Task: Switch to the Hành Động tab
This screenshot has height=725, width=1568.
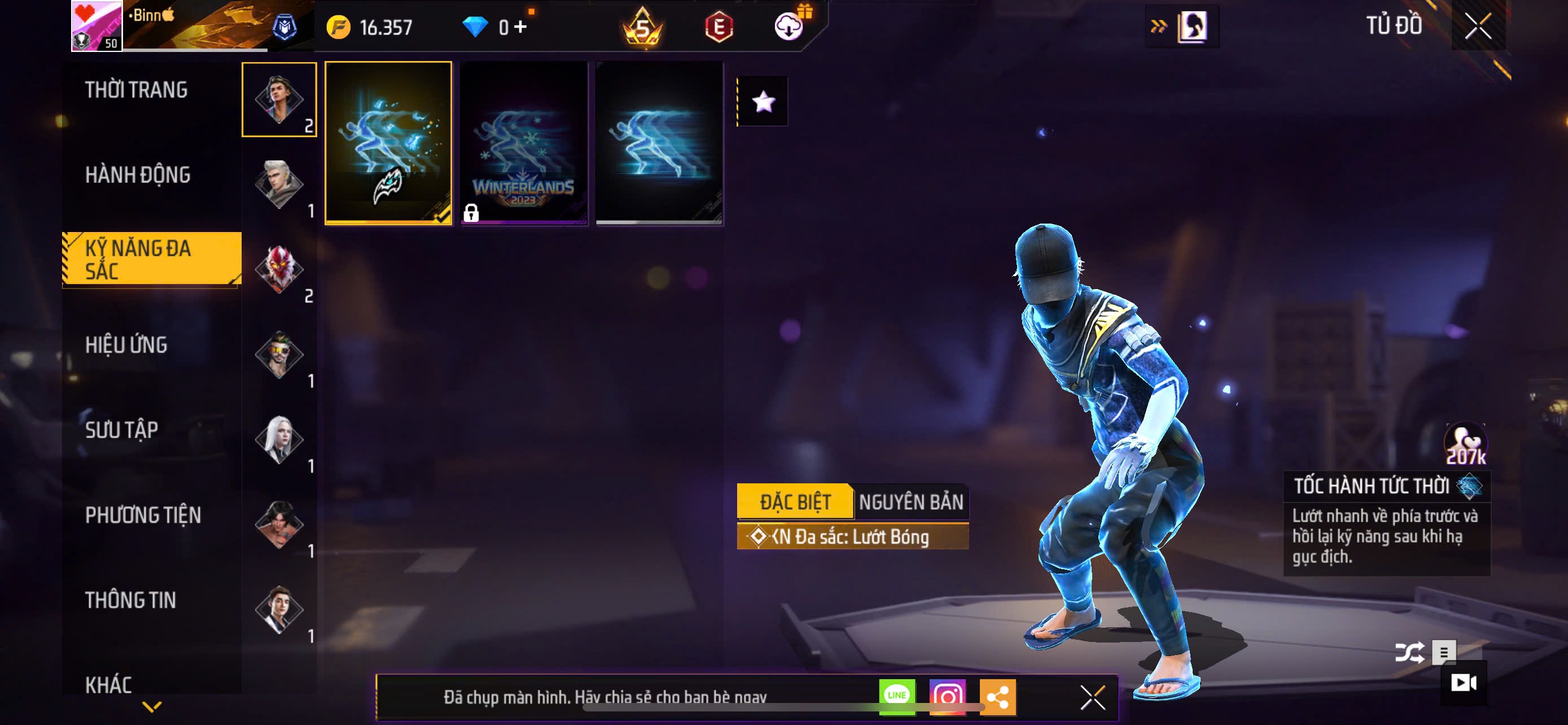Action: [x=138, y=175]
